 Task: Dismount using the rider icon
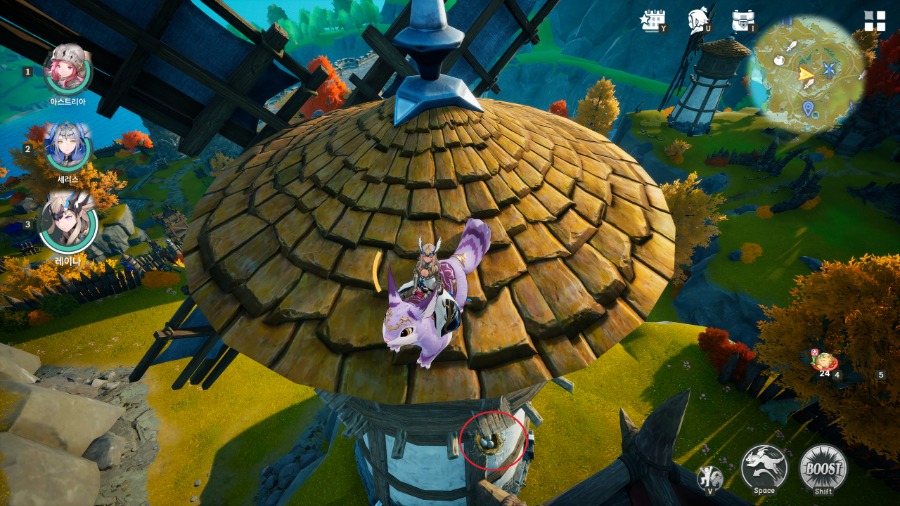[x=711, y=477]
